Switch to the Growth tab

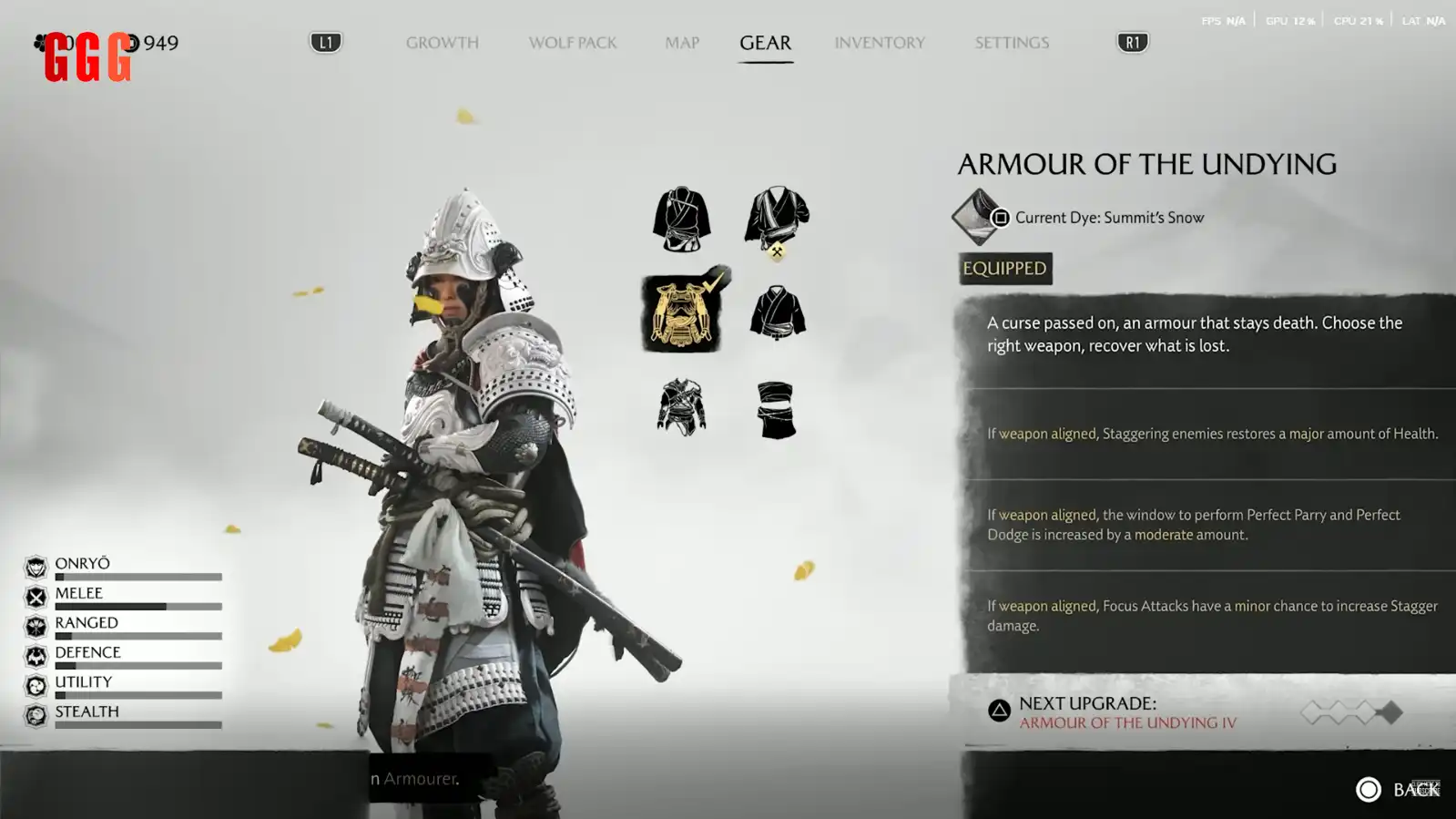coord(442,43)
